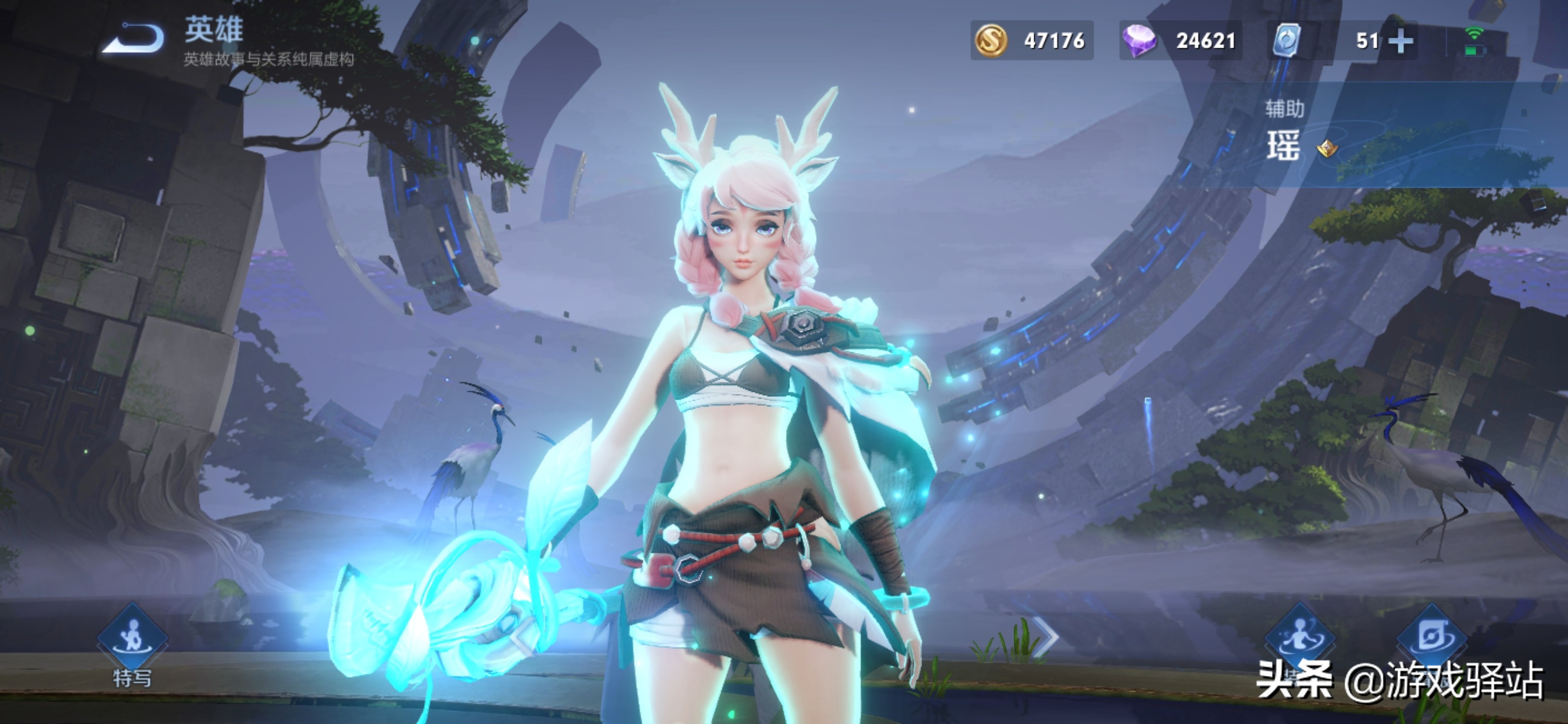Viewport: 1568px width, 724px height.
Task: Show the next hero with right chevron
Action: coord(1048,637)
